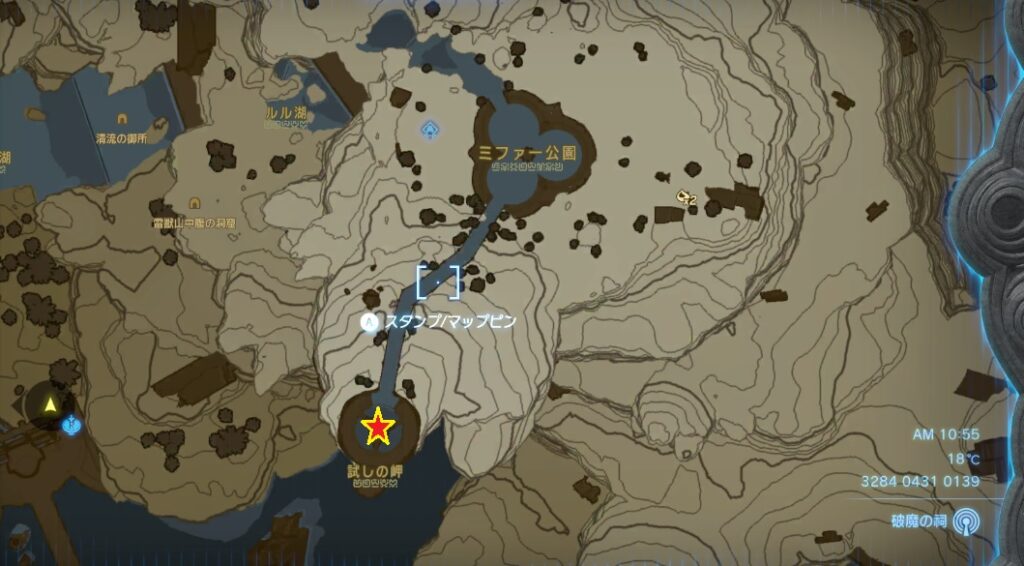
Task: Click the cave icon above 清流の御所
Action: tap(122, 119)
